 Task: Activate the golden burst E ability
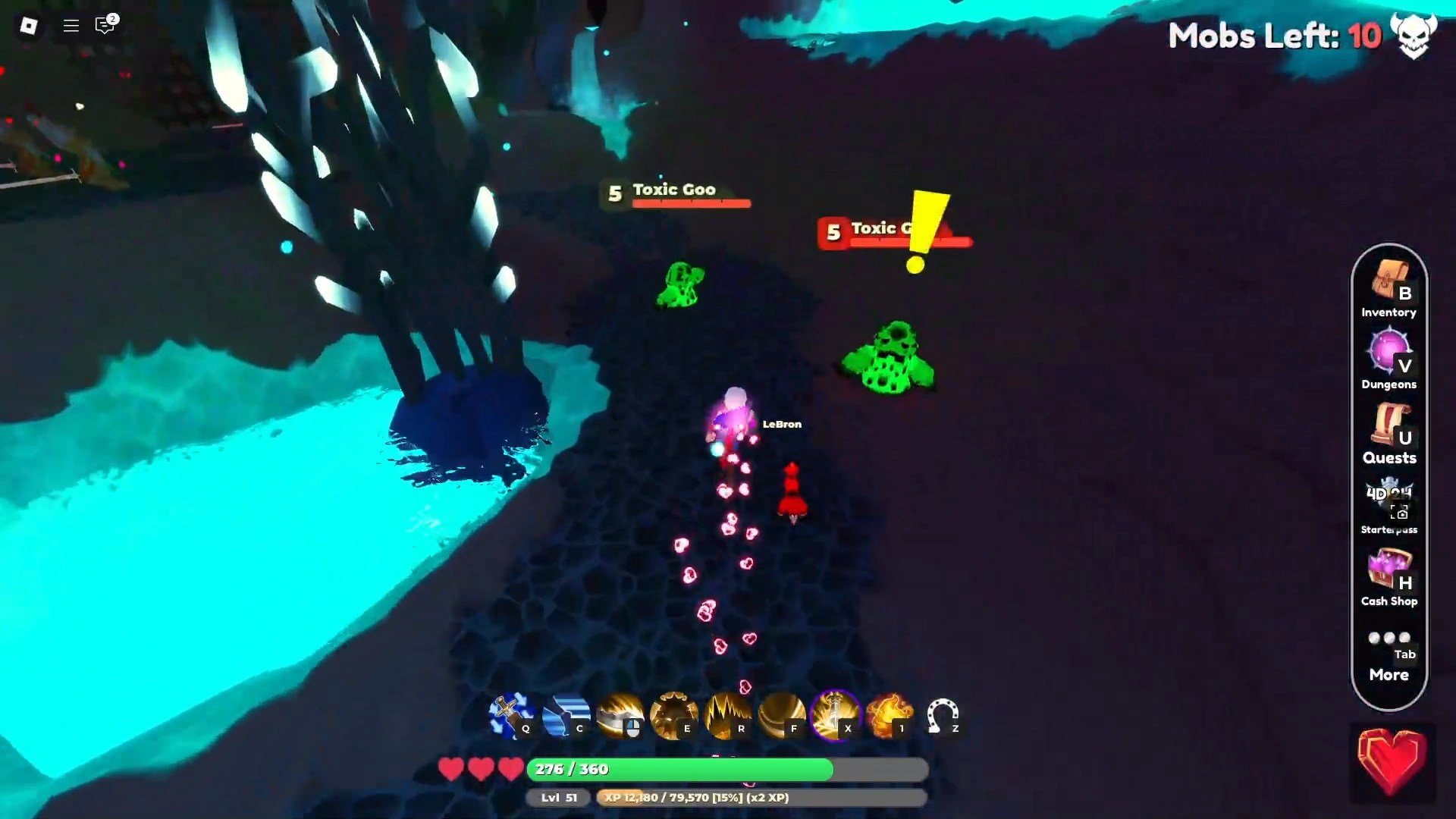[x=673, y=716]
